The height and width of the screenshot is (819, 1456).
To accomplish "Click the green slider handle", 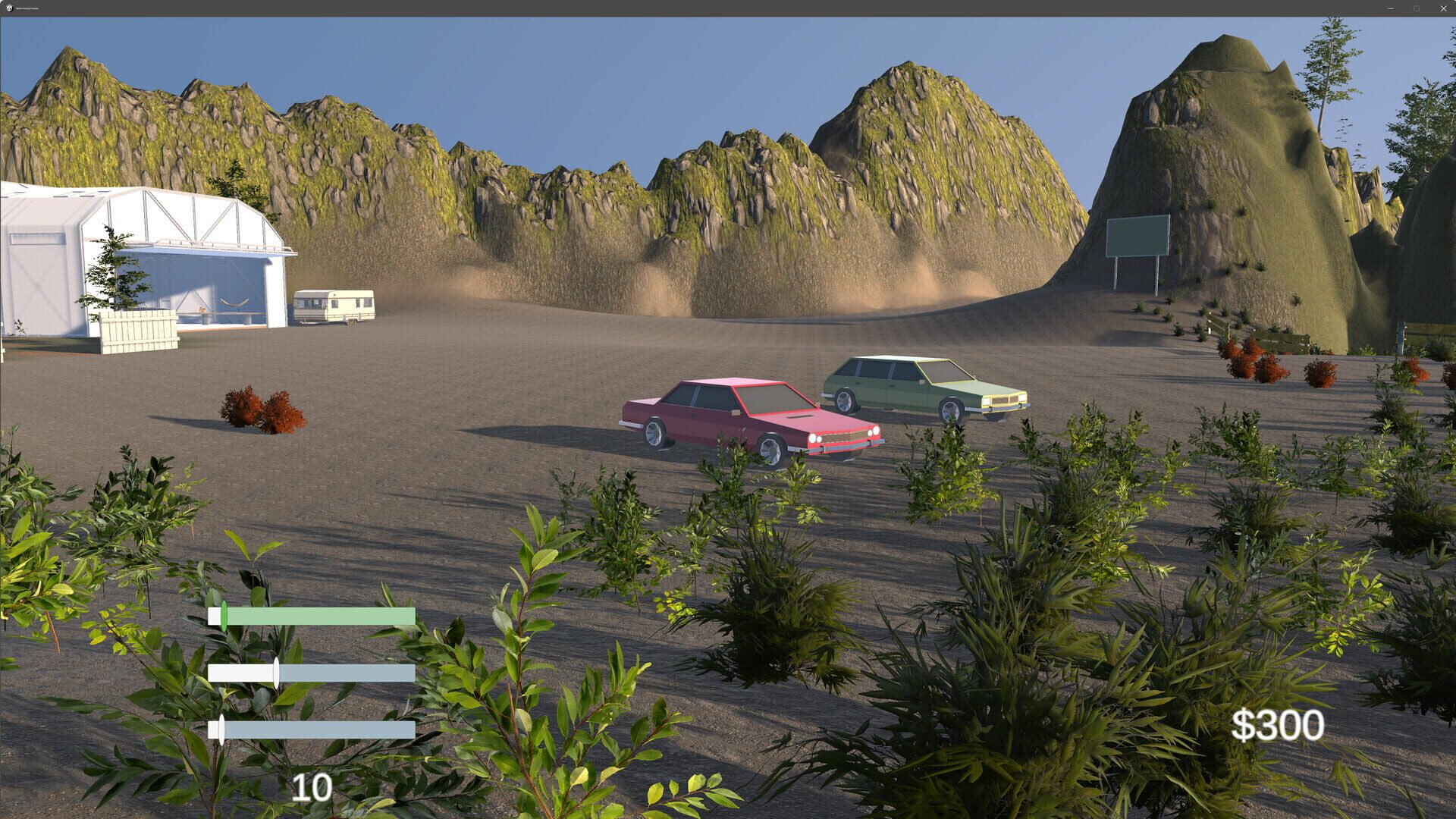I will [224, 614].
